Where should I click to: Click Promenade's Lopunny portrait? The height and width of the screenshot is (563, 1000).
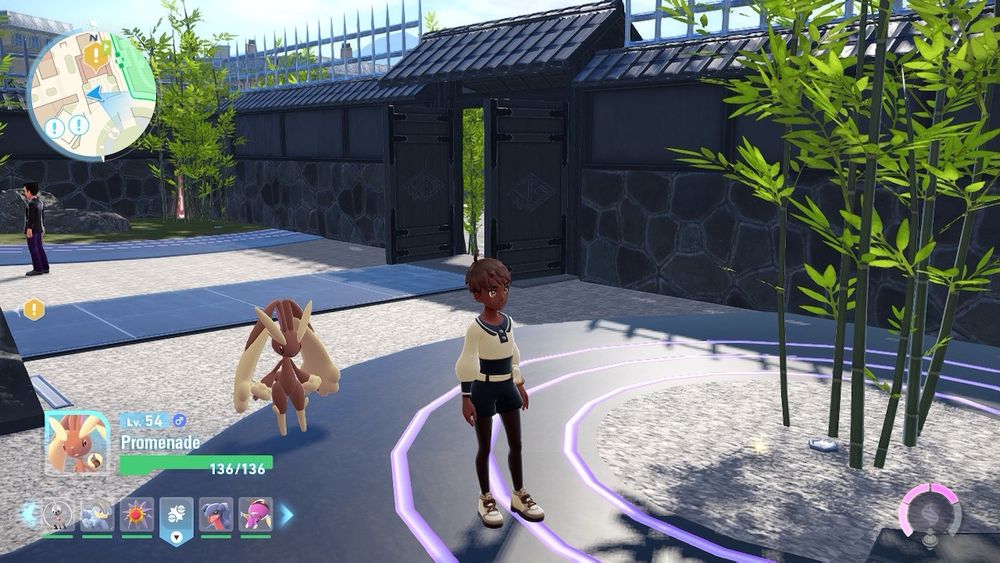[78, 443]
